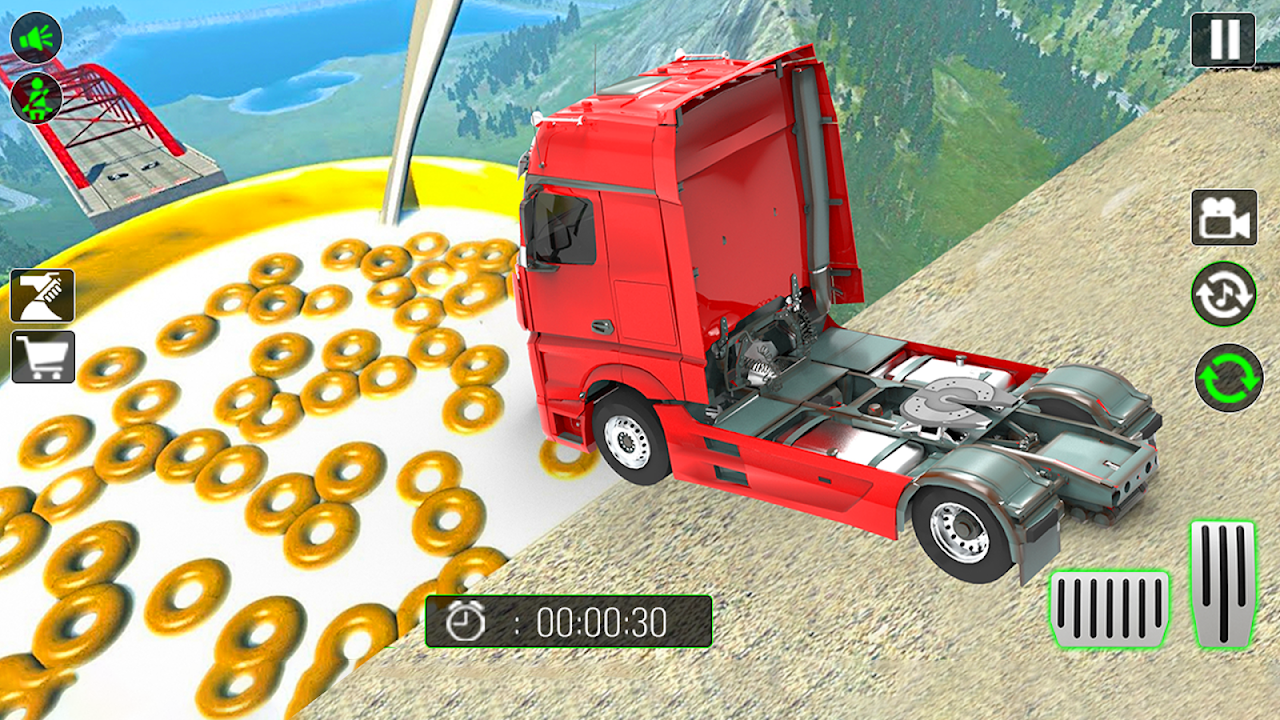The image size is (1280, 720).
Task: Tap the green seatbelt driver icon
Action: click(x=37, y=97)
